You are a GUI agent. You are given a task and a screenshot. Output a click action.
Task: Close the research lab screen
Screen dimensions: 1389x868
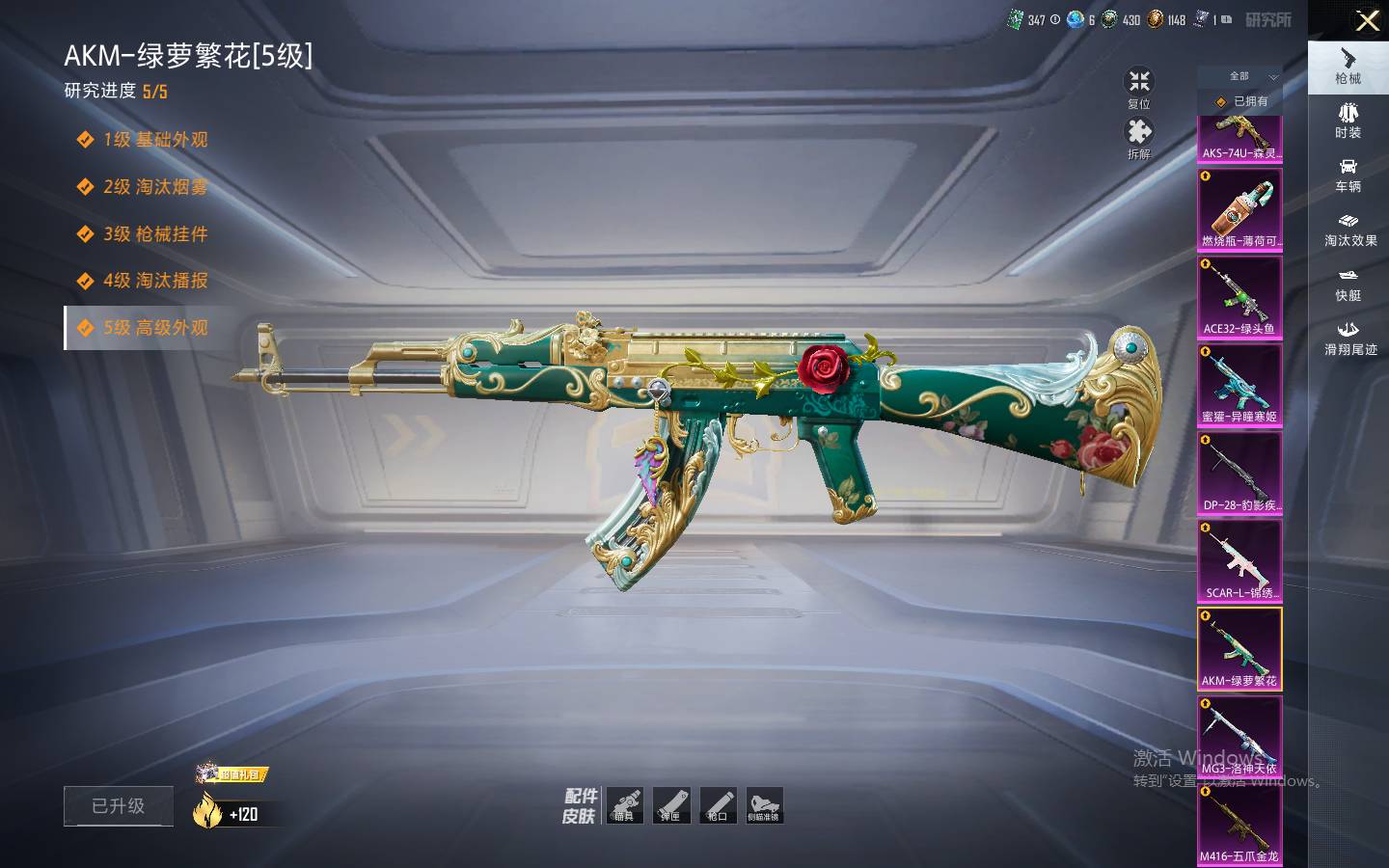pyautogui.click(x=1367, y=21)
